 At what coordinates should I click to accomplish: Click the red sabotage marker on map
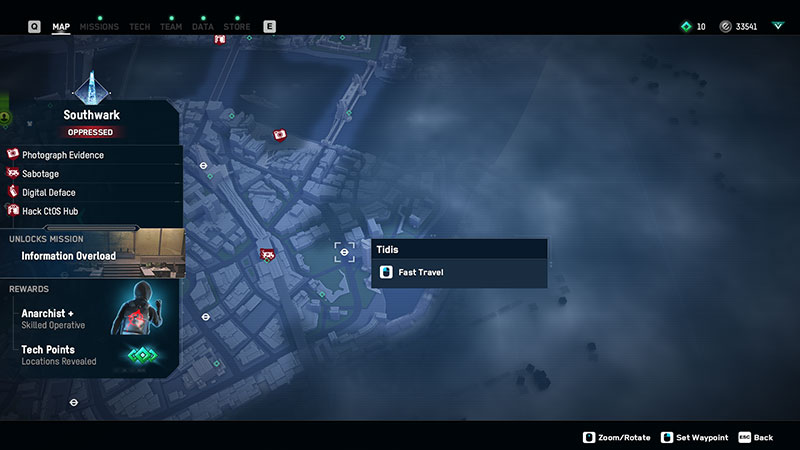pos(267,255)
